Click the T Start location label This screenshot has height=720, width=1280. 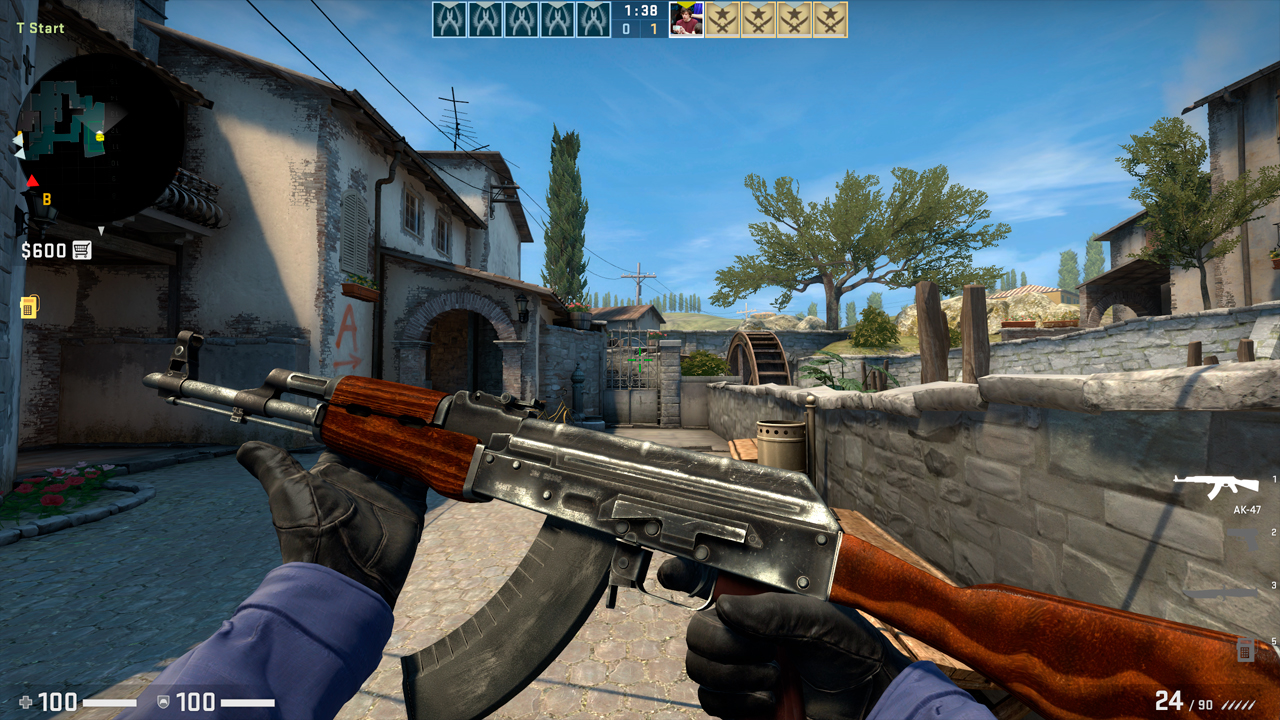[x=40, y=28]
